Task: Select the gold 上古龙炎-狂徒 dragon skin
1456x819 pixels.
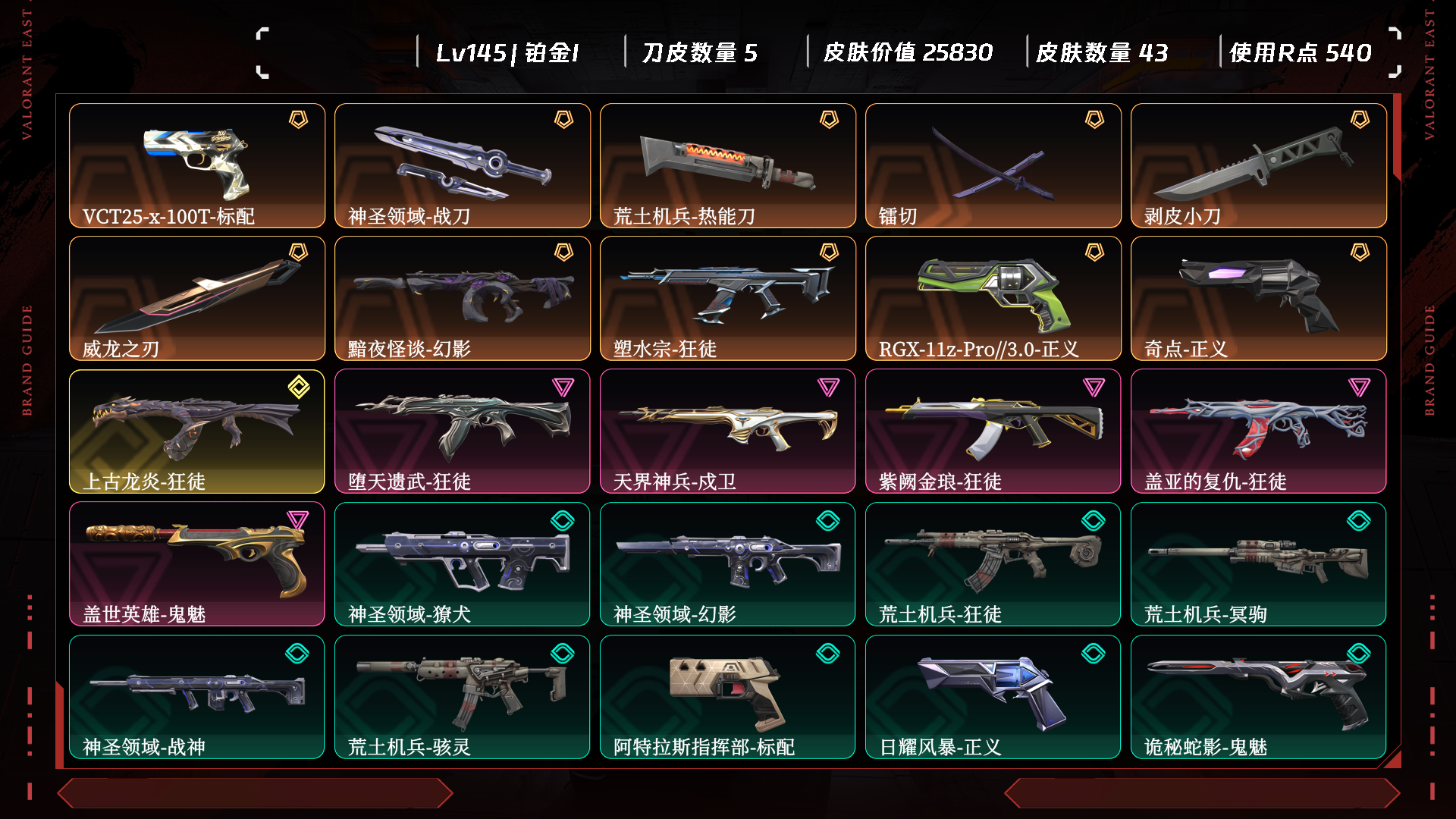Action: (197, 431)
